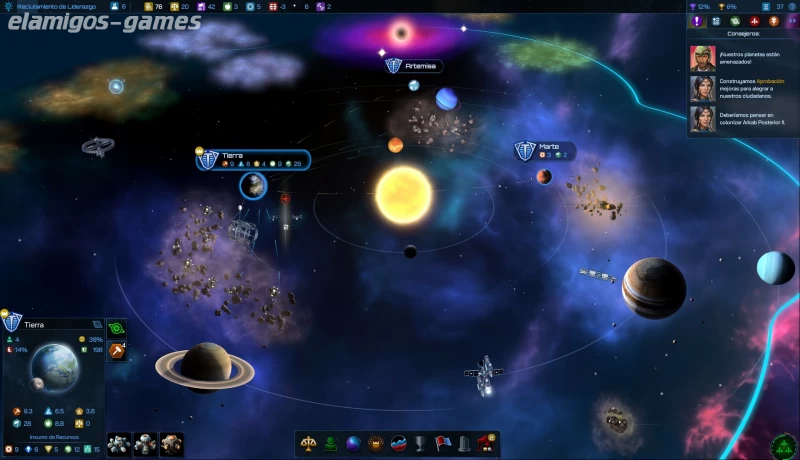Screen dimensions: 800x460
Task: Select the advice to colonize Arkab Posterior II
Action: (745, 119)
